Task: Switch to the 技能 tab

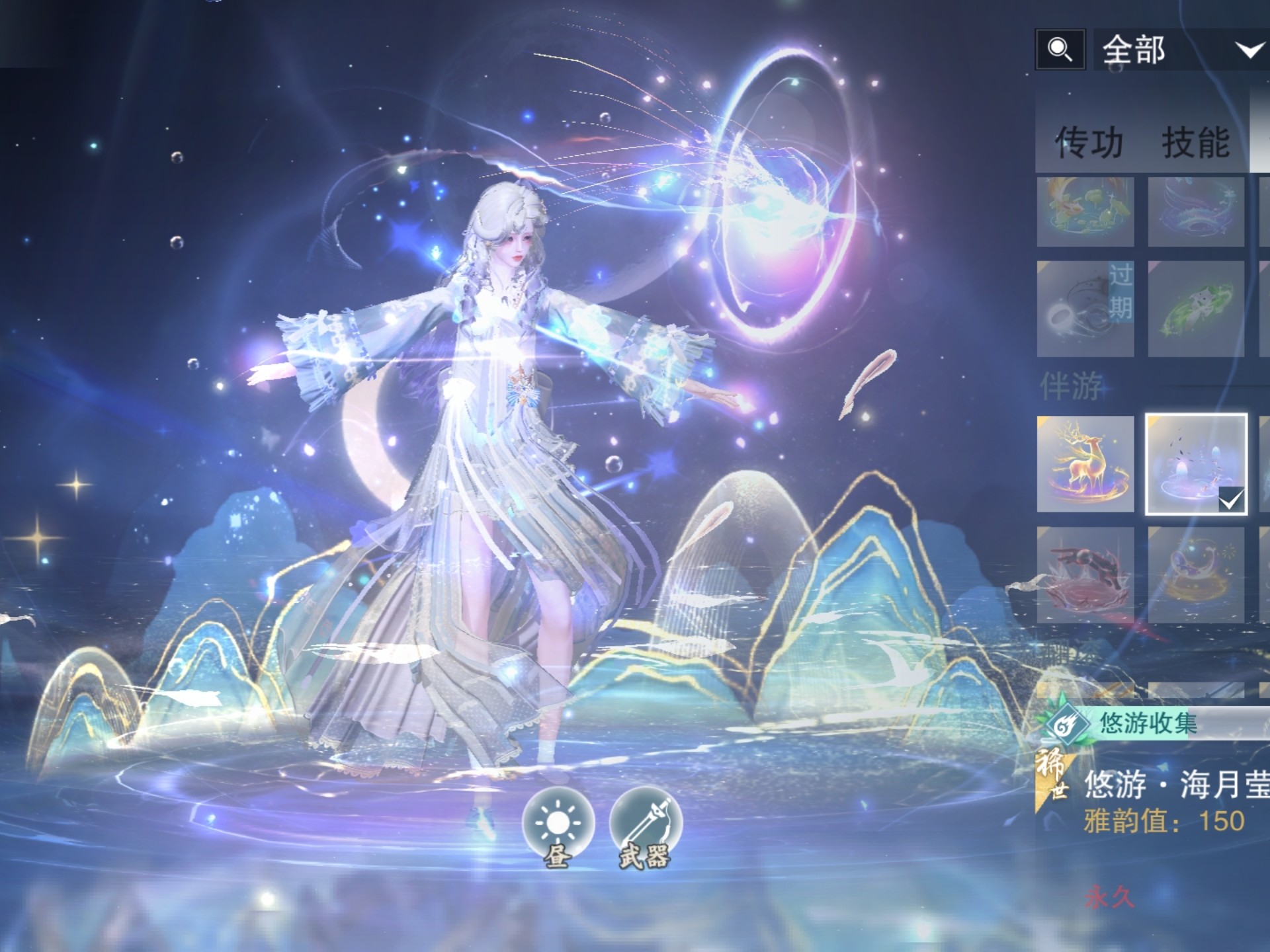Action: (1196, 142)
